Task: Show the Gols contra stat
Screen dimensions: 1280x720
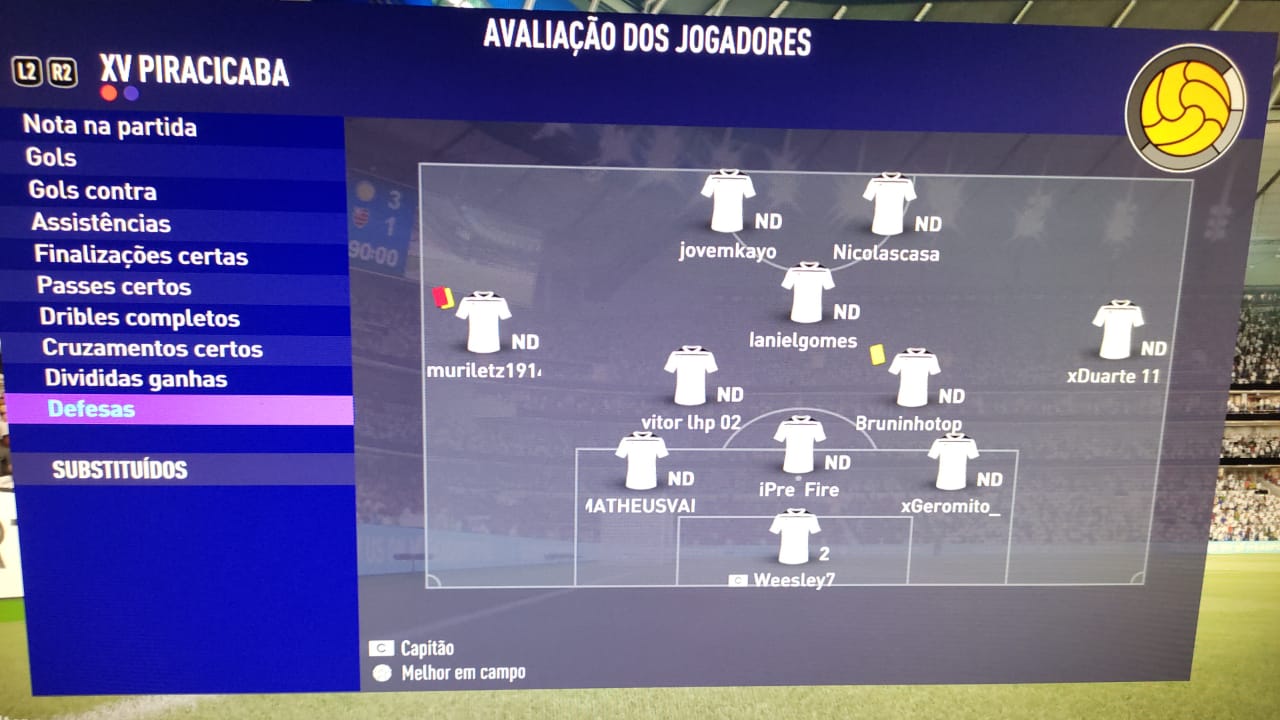Action: [92, 191]
